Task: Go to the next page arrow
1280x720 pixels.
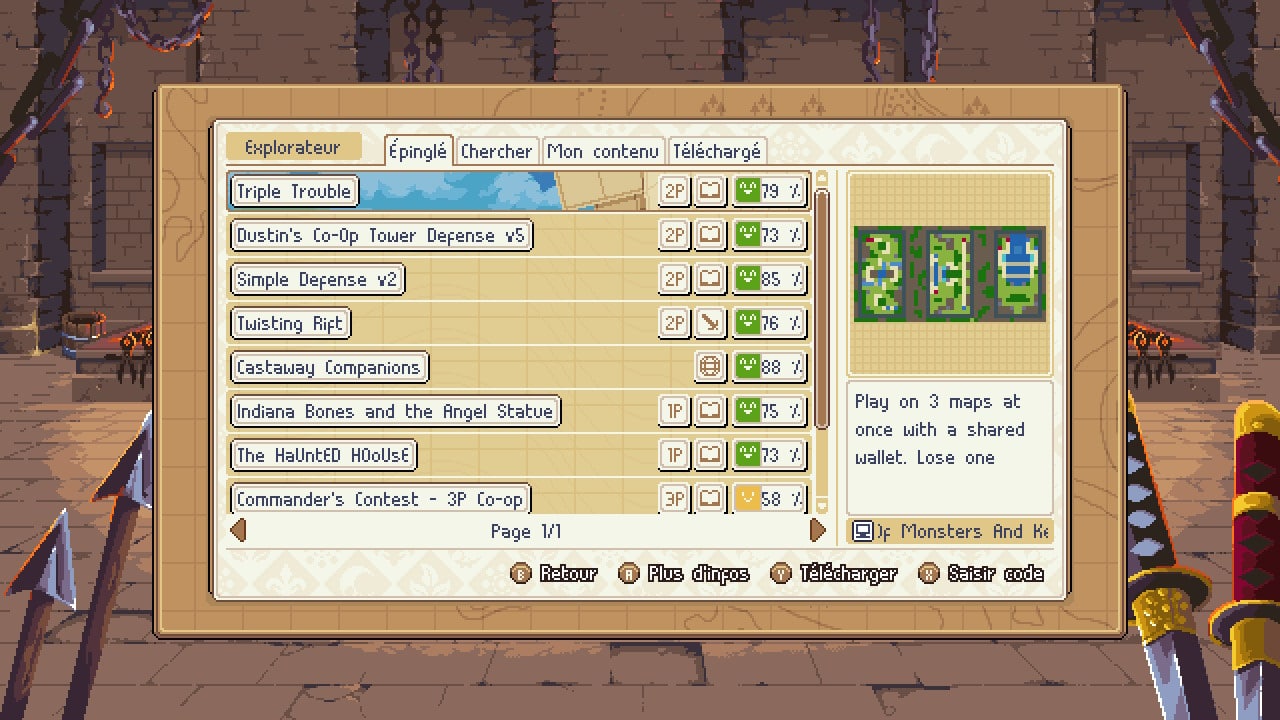Action: [x=818, y=530]
